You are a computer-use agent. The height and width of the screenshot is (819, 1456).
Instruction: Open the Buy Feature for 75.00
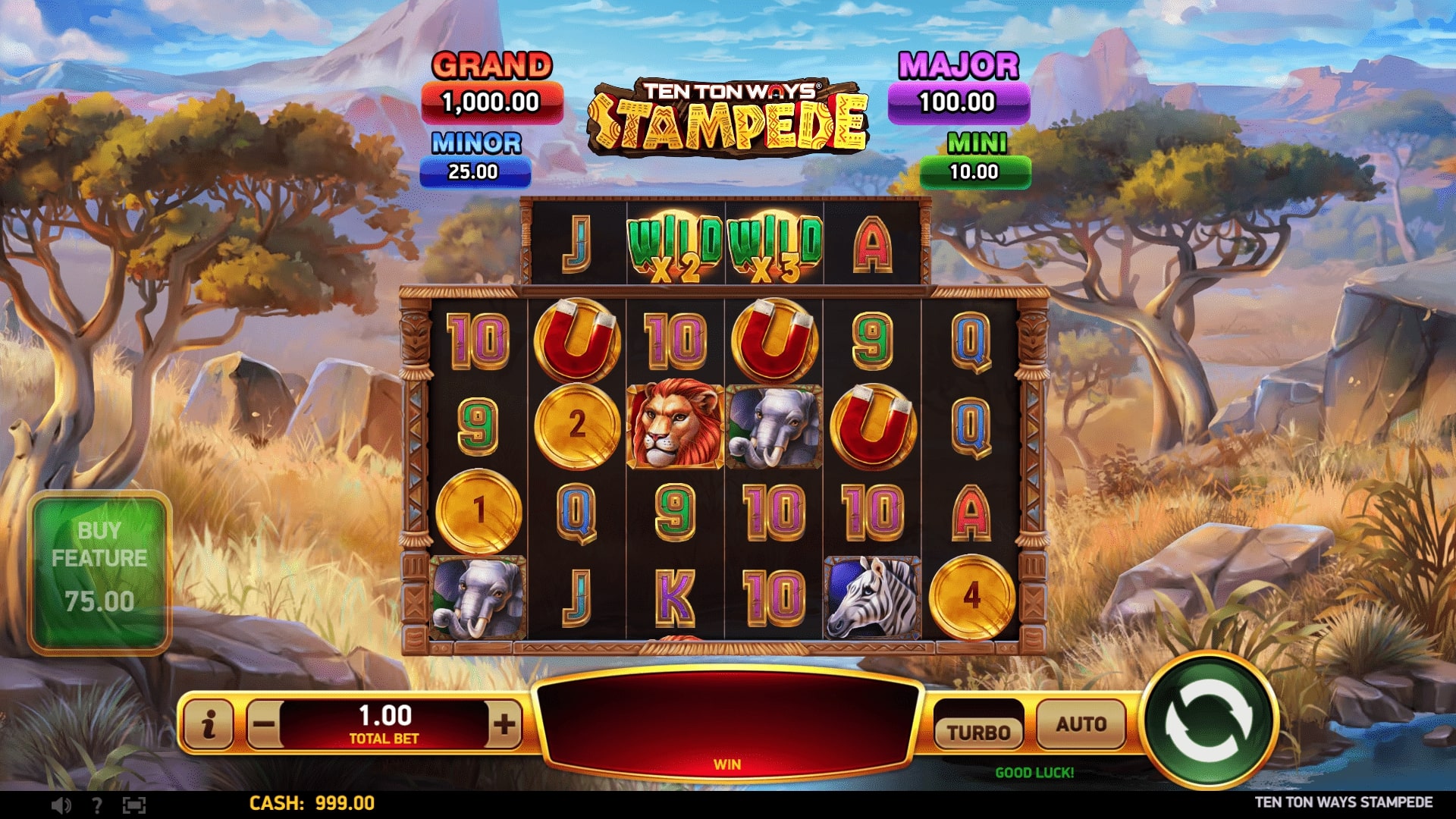[99, 572]
